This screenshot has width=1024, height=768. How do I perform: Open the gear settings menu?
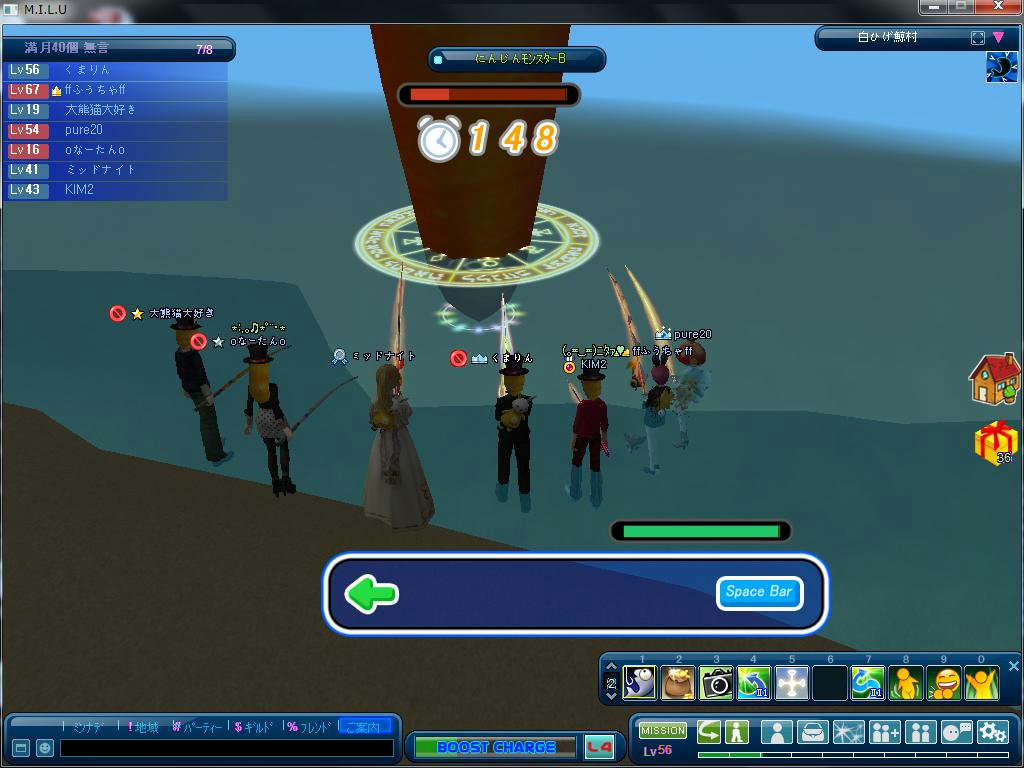click(992, 732)
